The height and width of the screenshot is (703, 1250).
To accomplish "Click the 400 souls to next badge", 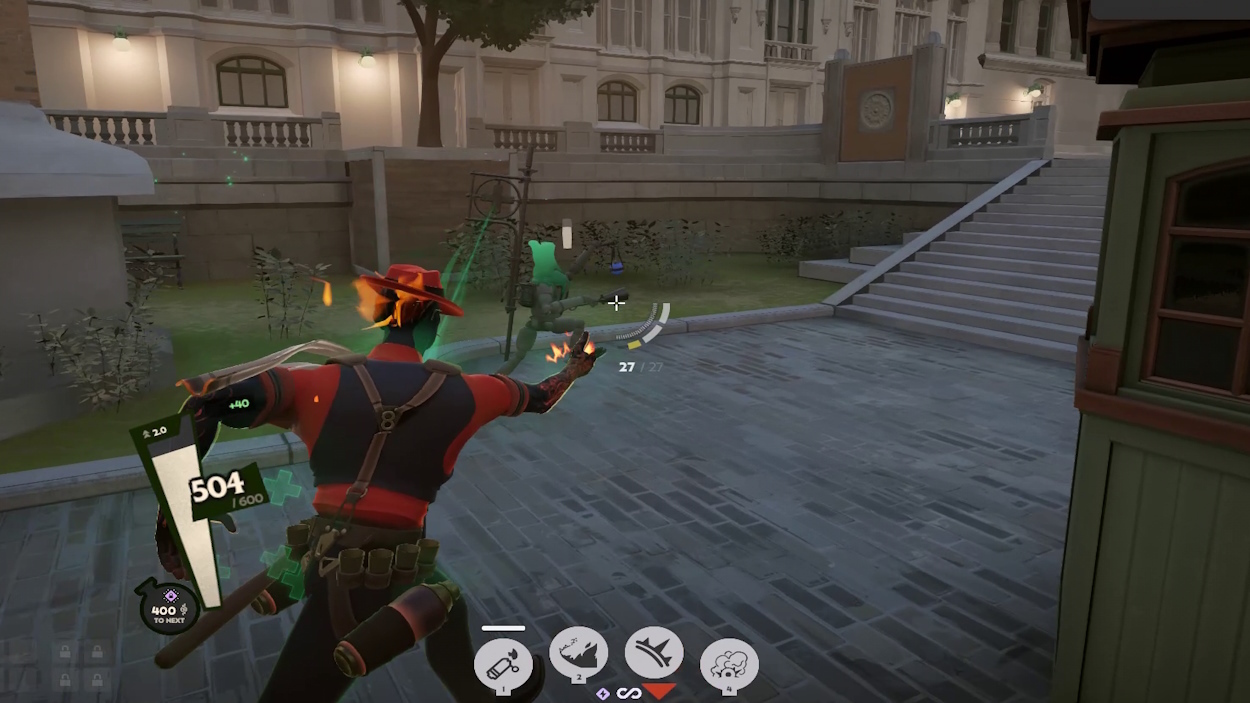I will click(x=169, y=608).
